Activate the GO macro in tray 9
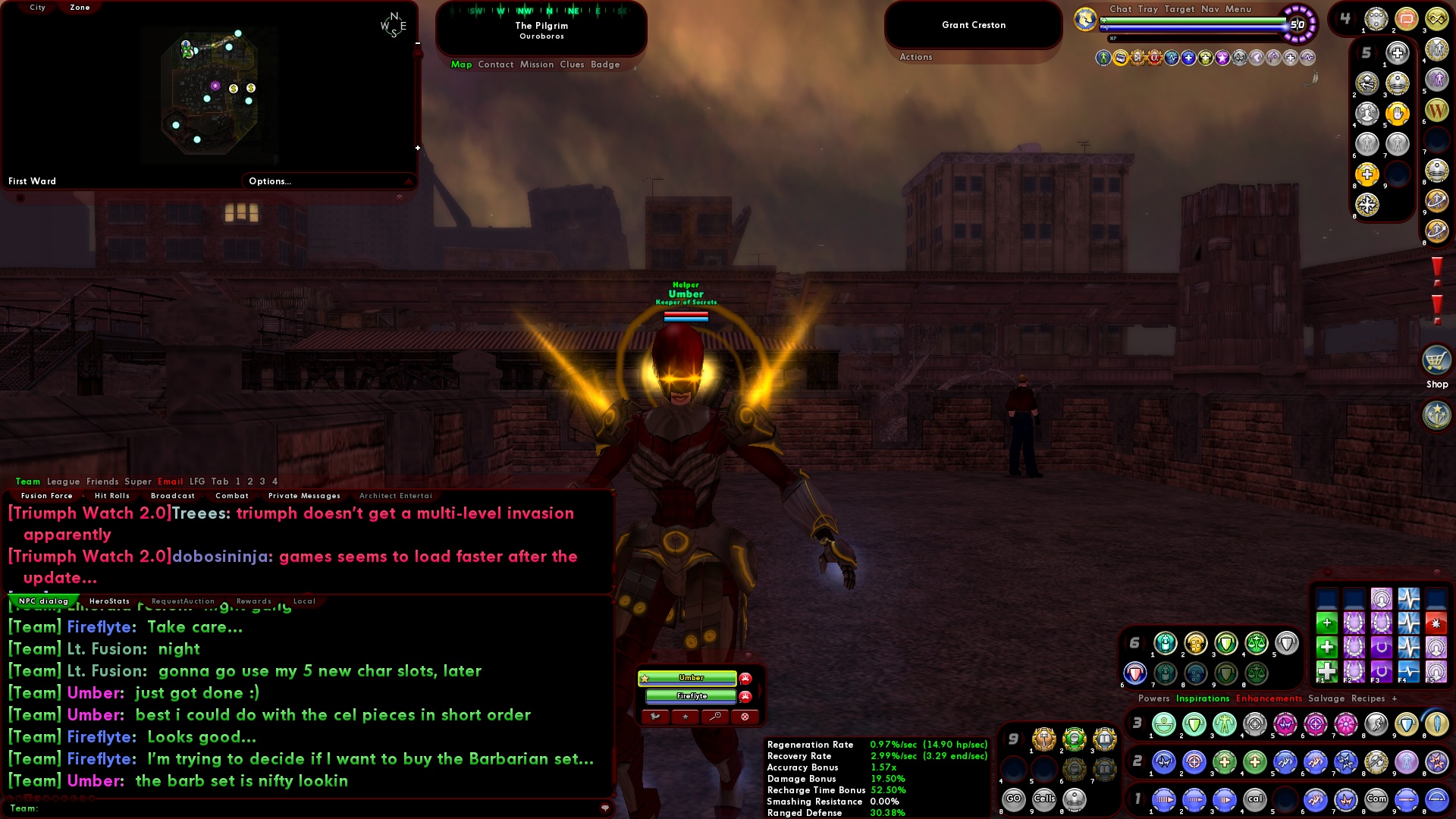Screen dimensions: 1456x819 [x=1014, y=798]
